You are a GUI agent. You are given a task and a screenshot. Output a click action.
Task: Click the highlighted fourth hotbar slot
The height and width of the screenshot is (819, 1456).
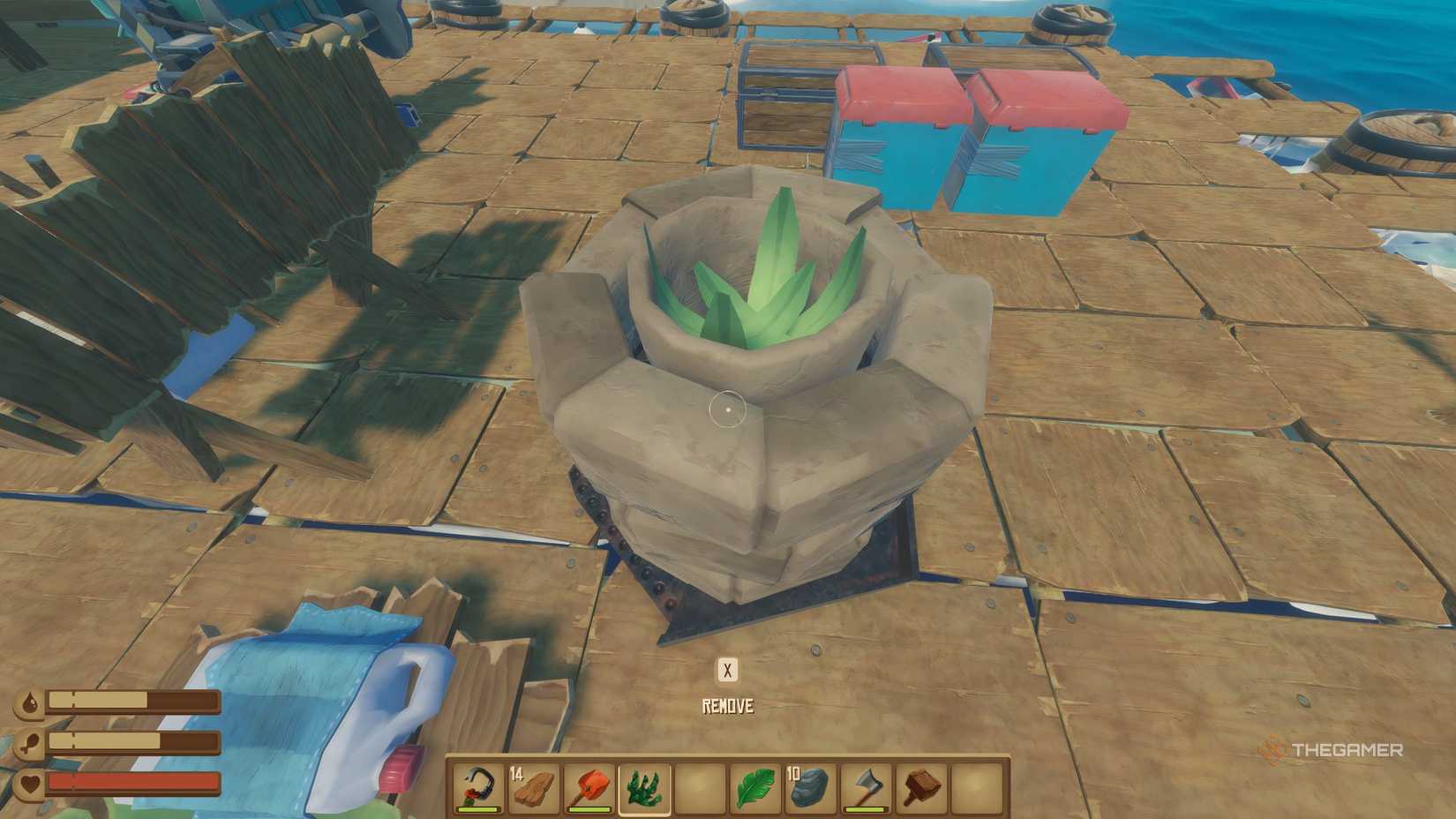pyautogui.click(x=644, y=788)
